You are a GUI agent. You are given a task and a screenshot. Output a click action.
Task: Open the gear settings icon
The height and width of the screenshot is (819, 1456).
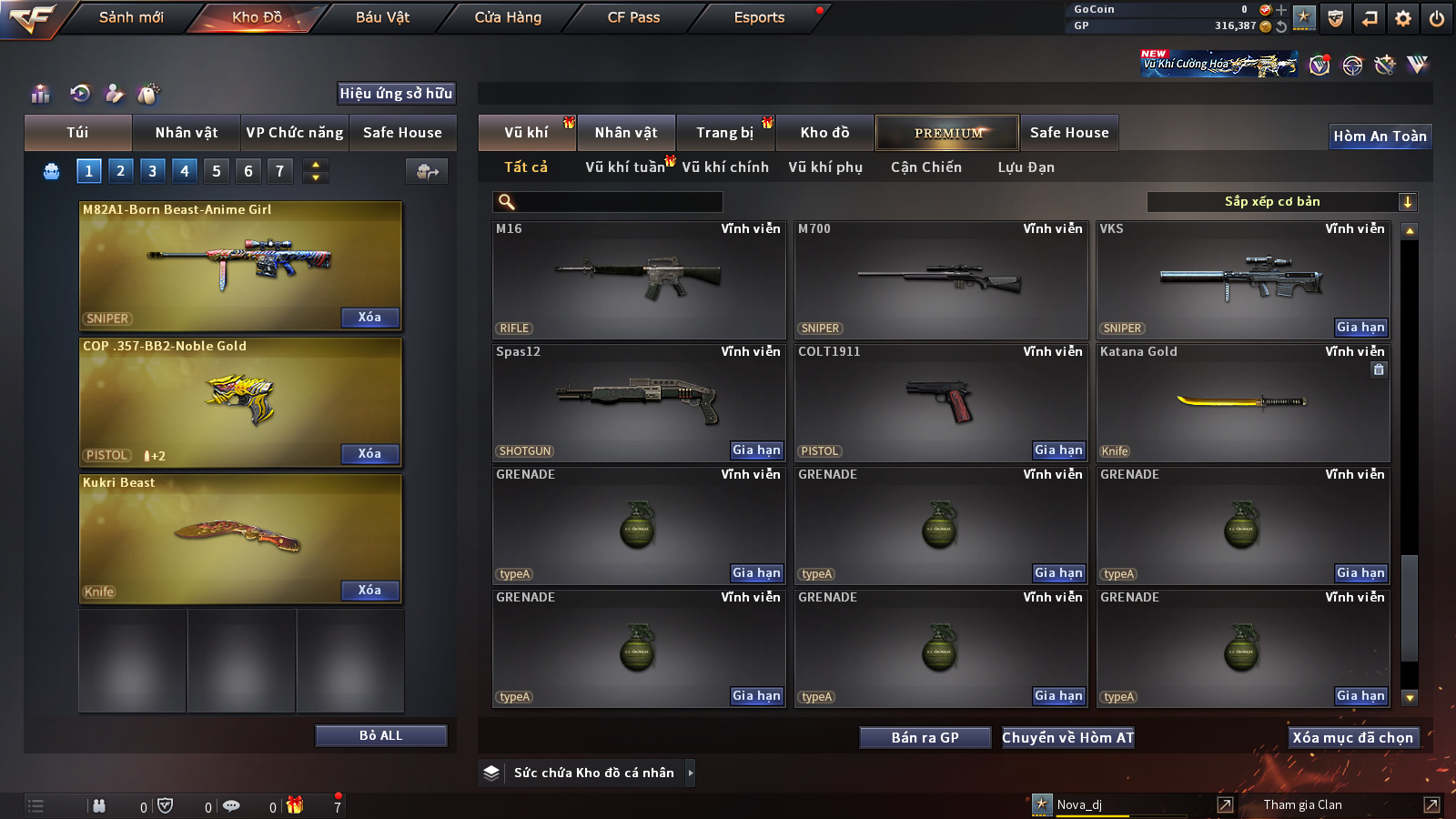[1403, 18]
